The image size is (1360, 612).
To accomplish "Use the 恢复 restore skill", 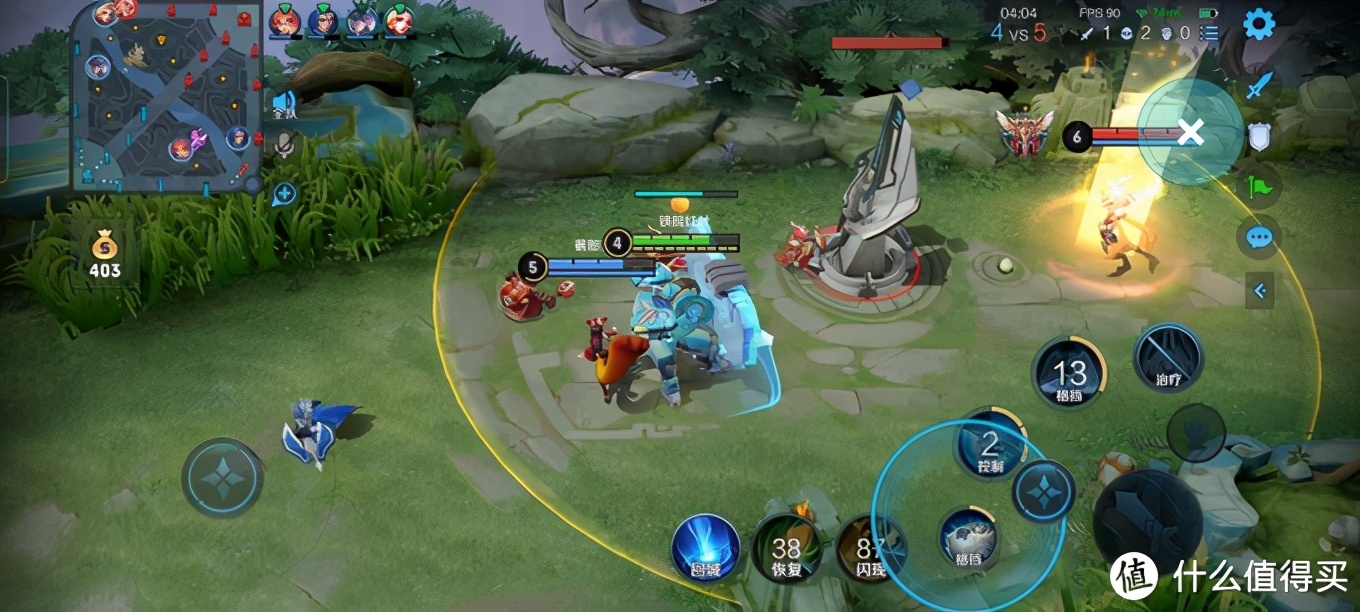I will (x=786, y=548).
